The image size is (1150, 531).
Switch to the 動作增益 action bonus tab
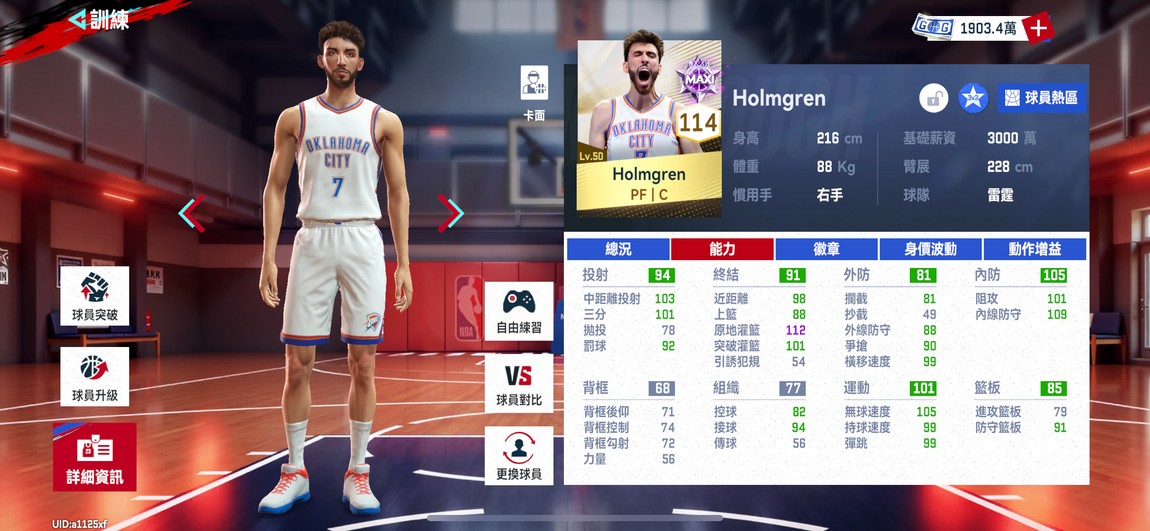(1035, 249)
